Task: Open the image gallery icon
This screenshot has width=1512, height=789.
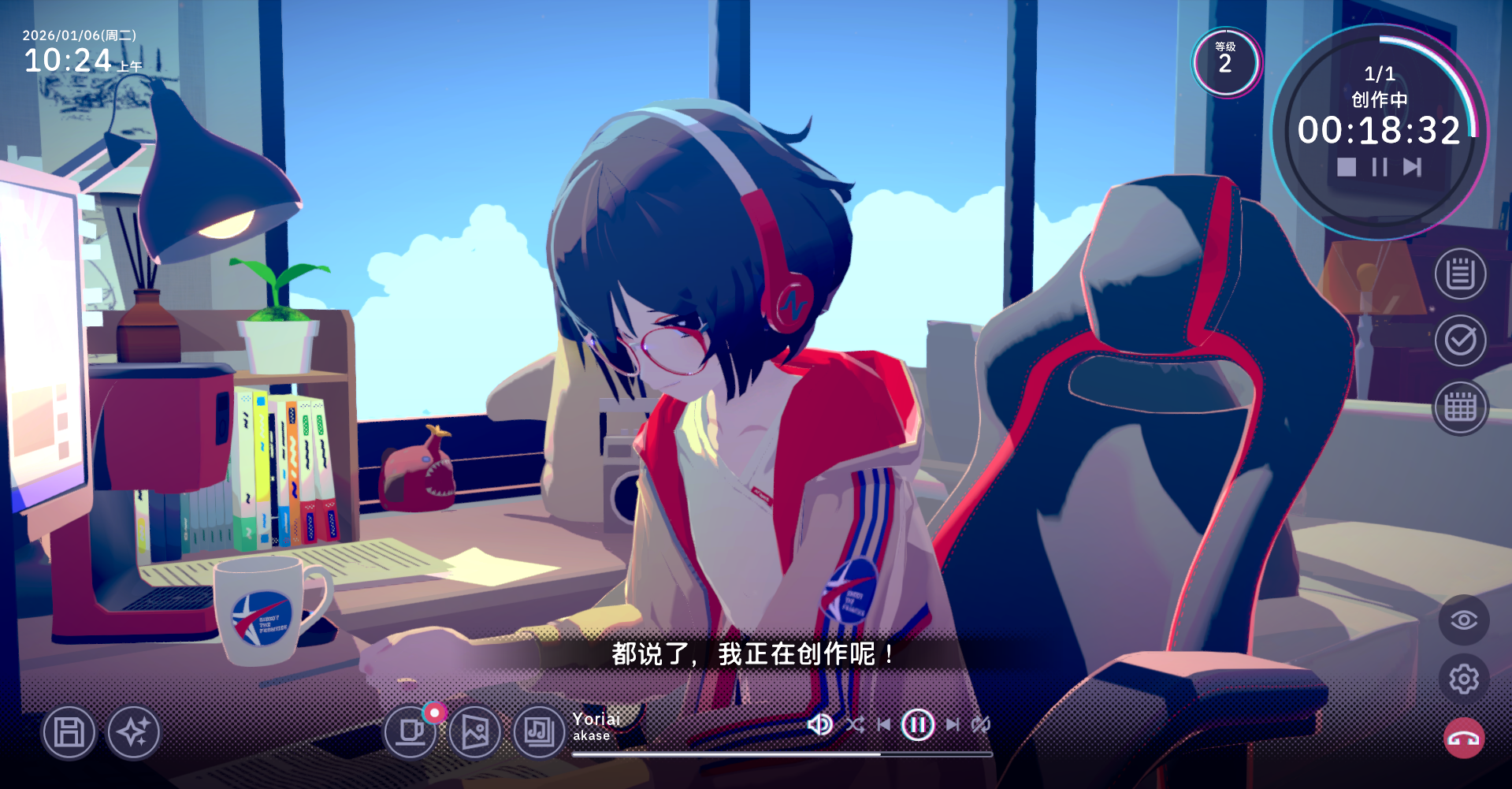Action: pos(475,732)
